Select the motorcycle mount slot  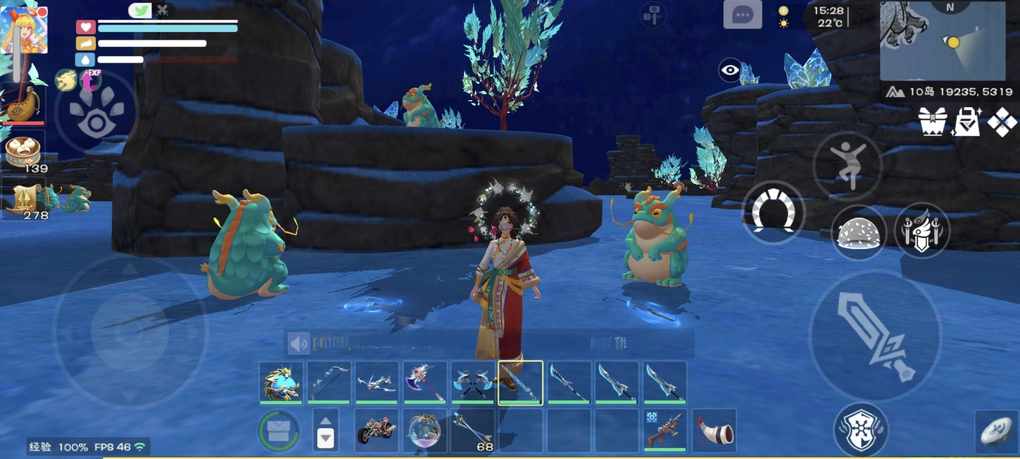point(377,430)
